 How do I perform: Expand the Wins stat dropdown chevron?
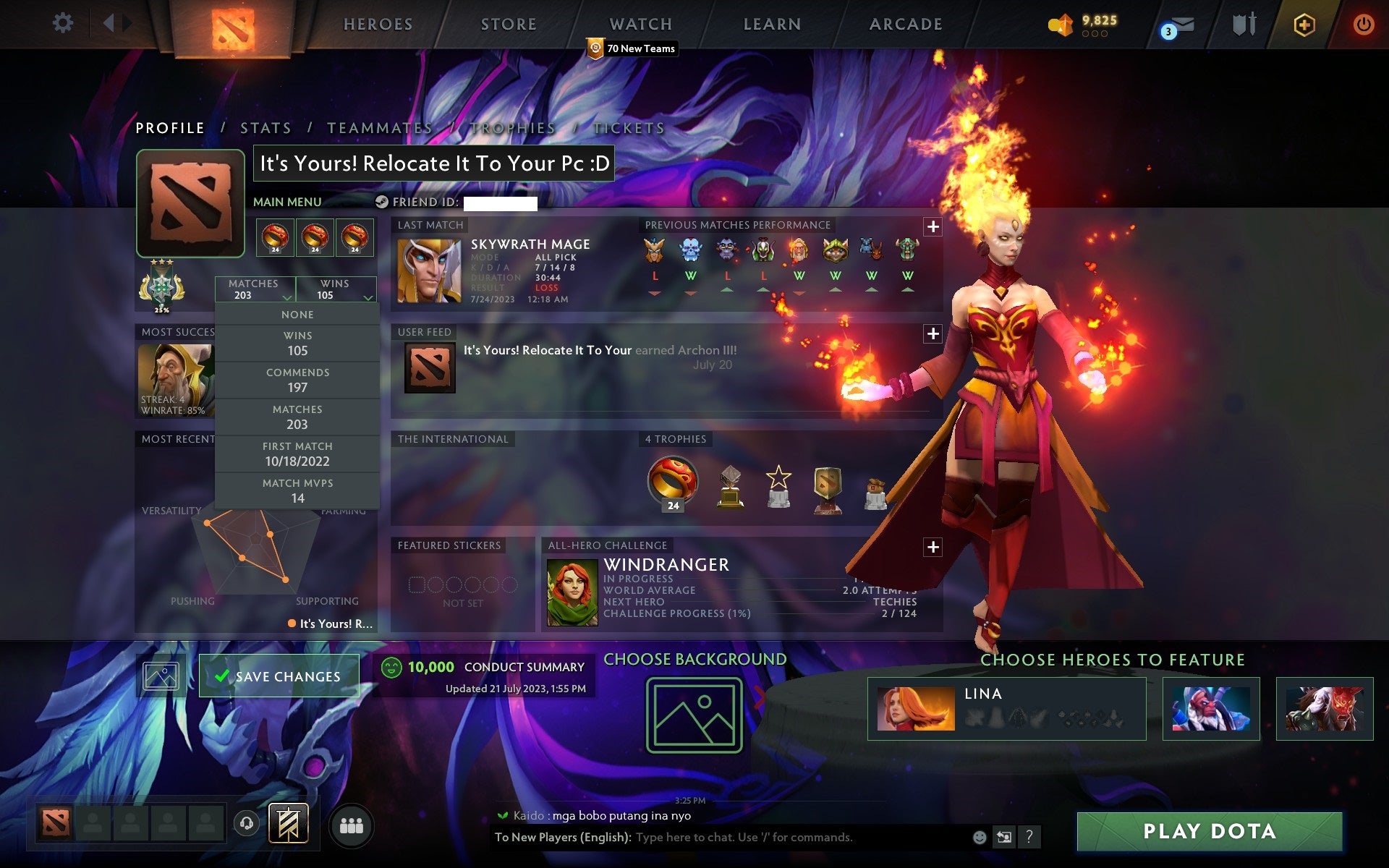[368, 298]
